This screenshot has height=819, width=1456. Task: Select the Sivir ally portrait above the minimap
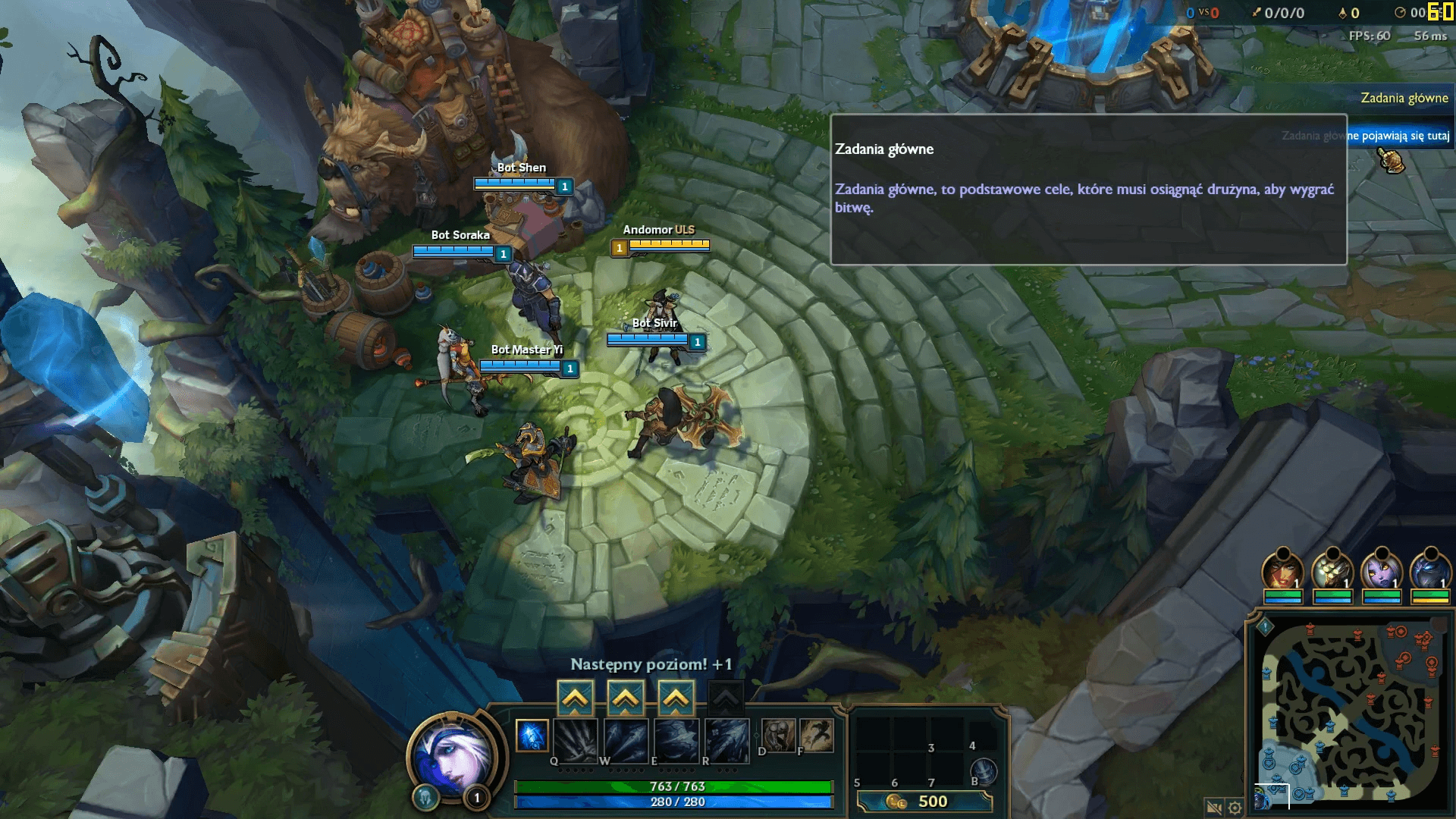[1282, 572]
